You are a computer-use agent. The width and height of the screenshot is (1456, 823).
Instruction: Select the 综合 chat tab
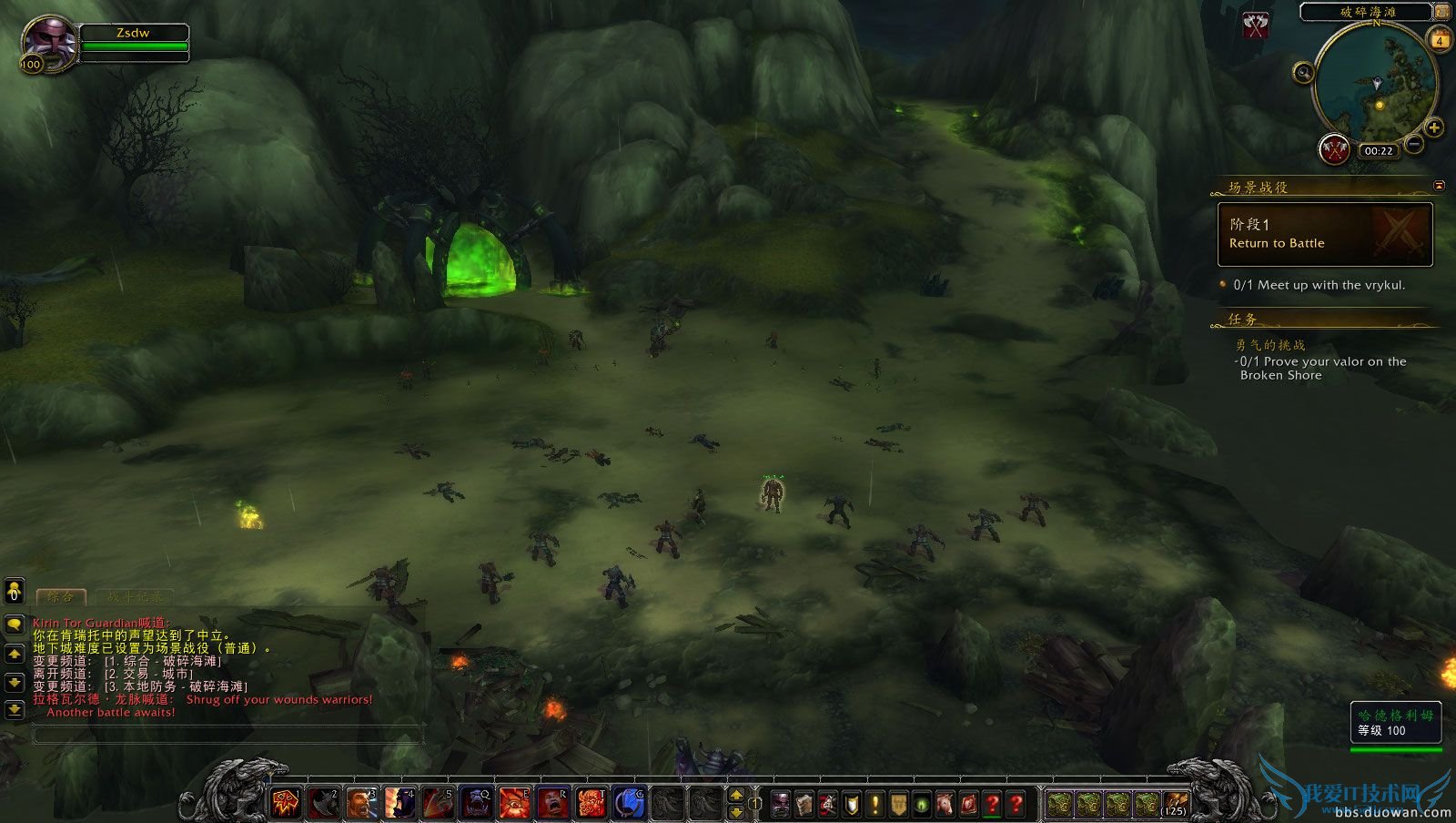[x=62, y=596]
